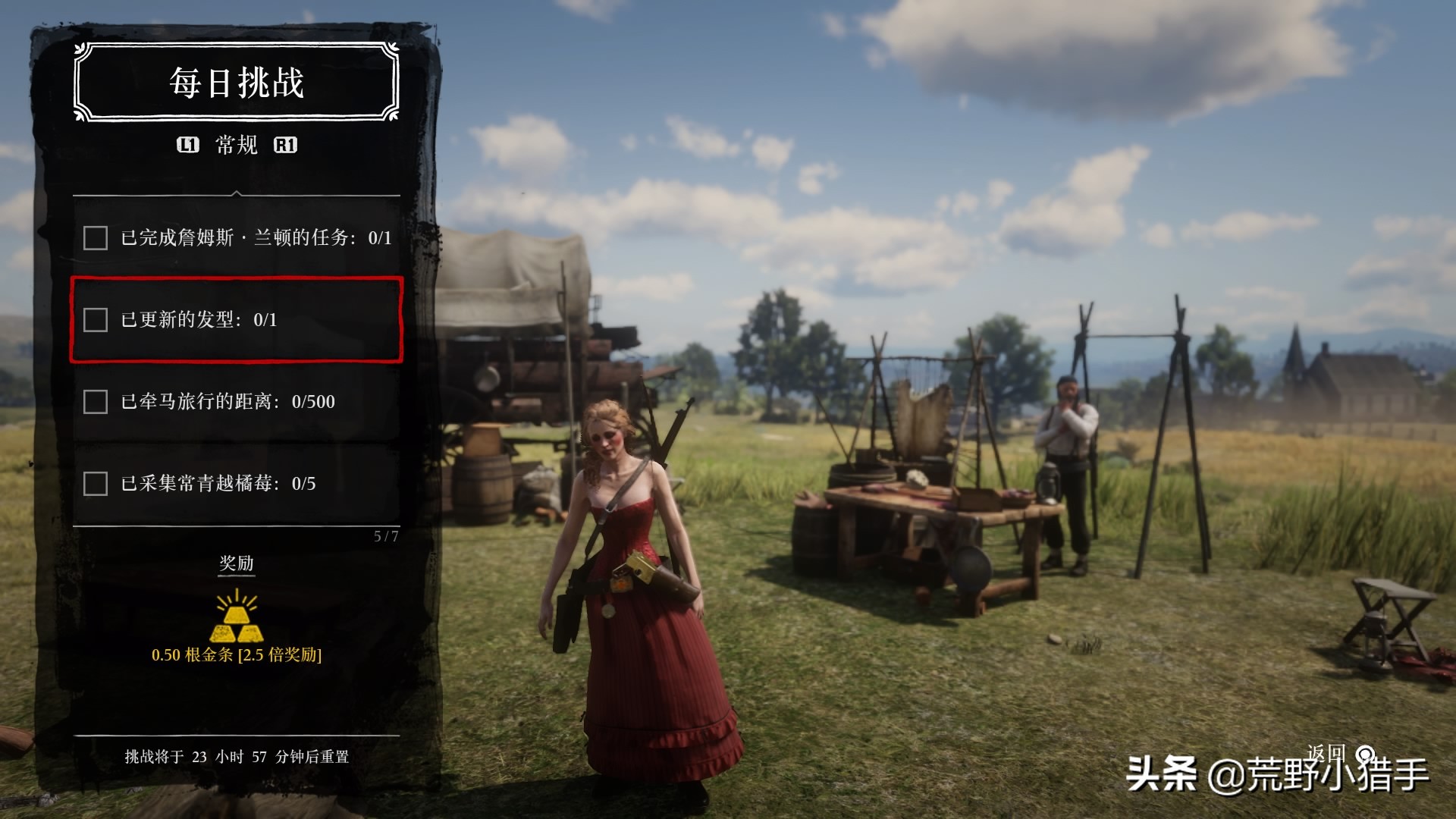1456x819 pixels.
Task: View the gold bar reward icon
Action: click(x=237, y=617)
